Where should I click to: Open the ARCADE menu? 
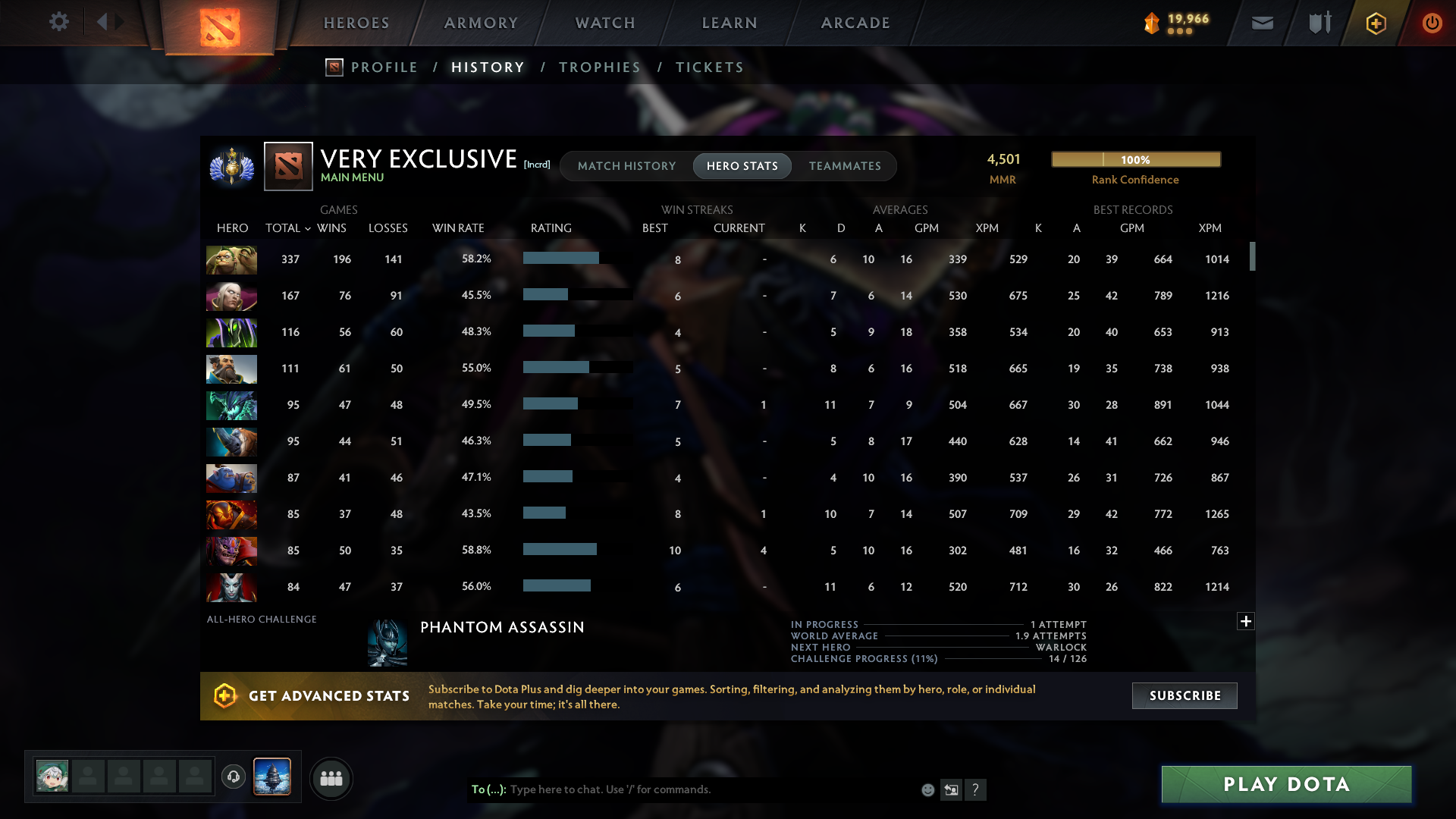tap(855, 23)
